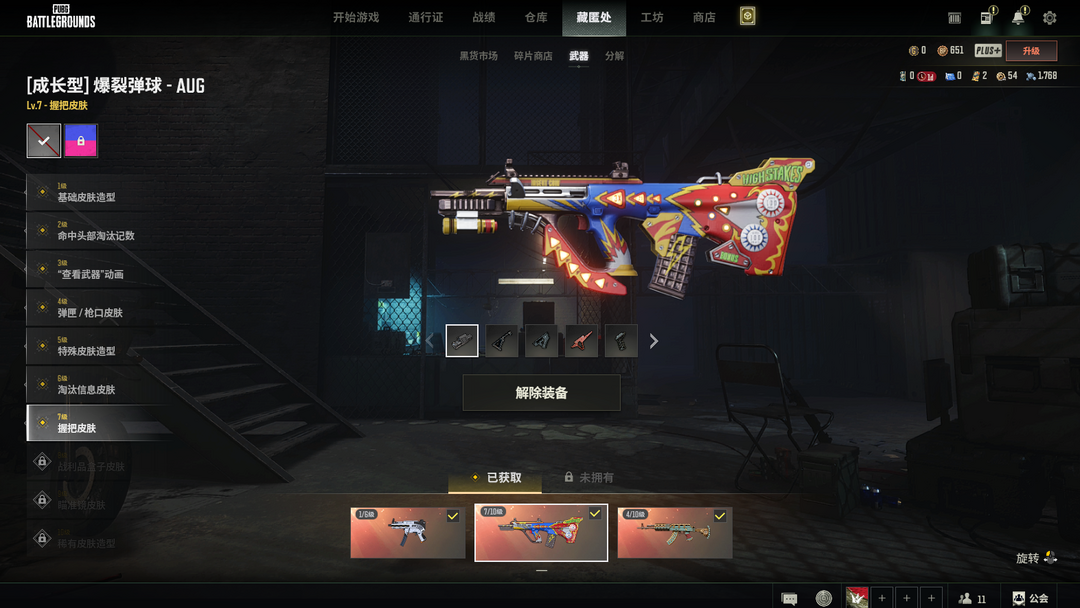Click the 解除装备 unequip button
This screenshot has height=608, width=1080.
541,393
